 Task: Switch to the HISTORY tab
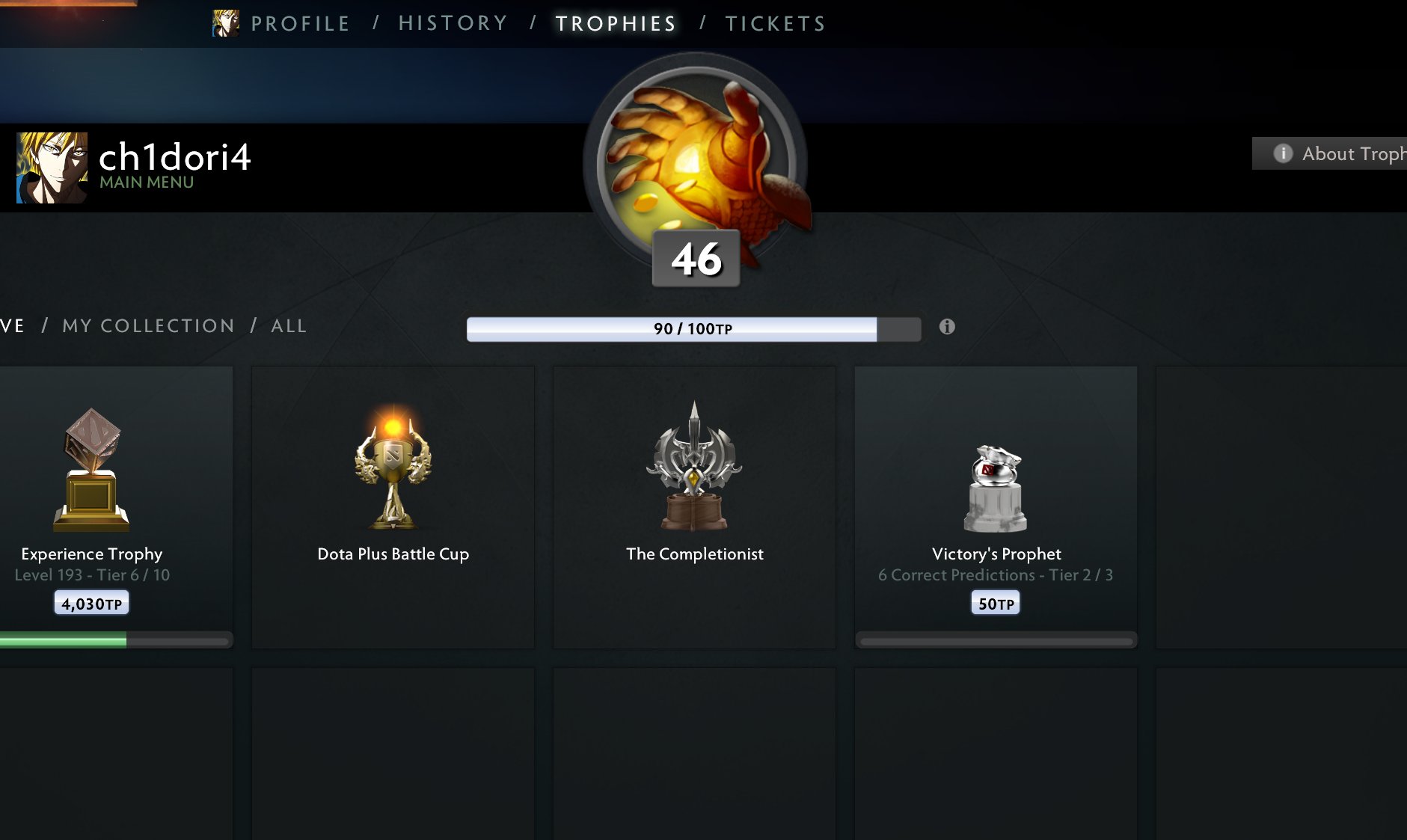452,22
